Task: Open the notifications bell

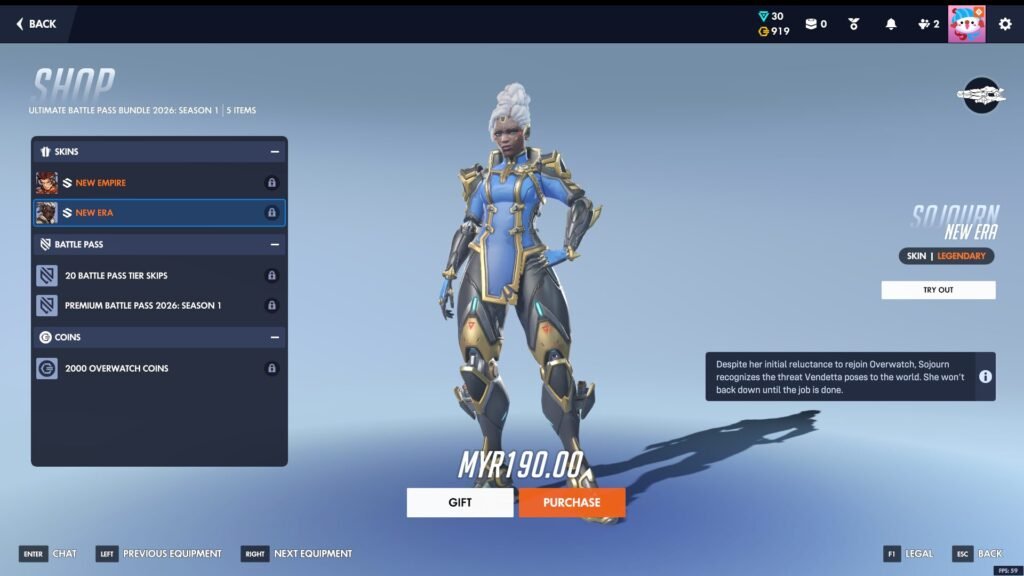Action: coord(891,24)
